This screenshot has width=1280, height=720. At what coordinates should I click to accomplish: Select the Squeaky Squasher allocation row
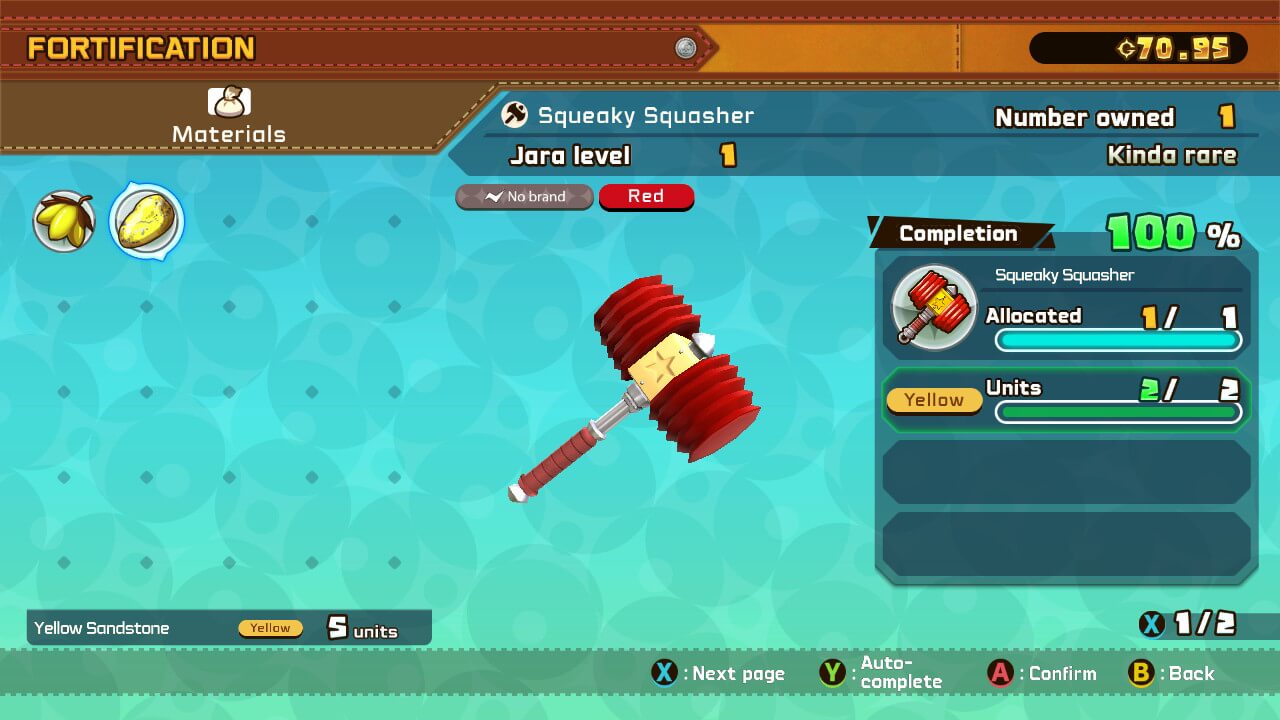point(1066,309)
